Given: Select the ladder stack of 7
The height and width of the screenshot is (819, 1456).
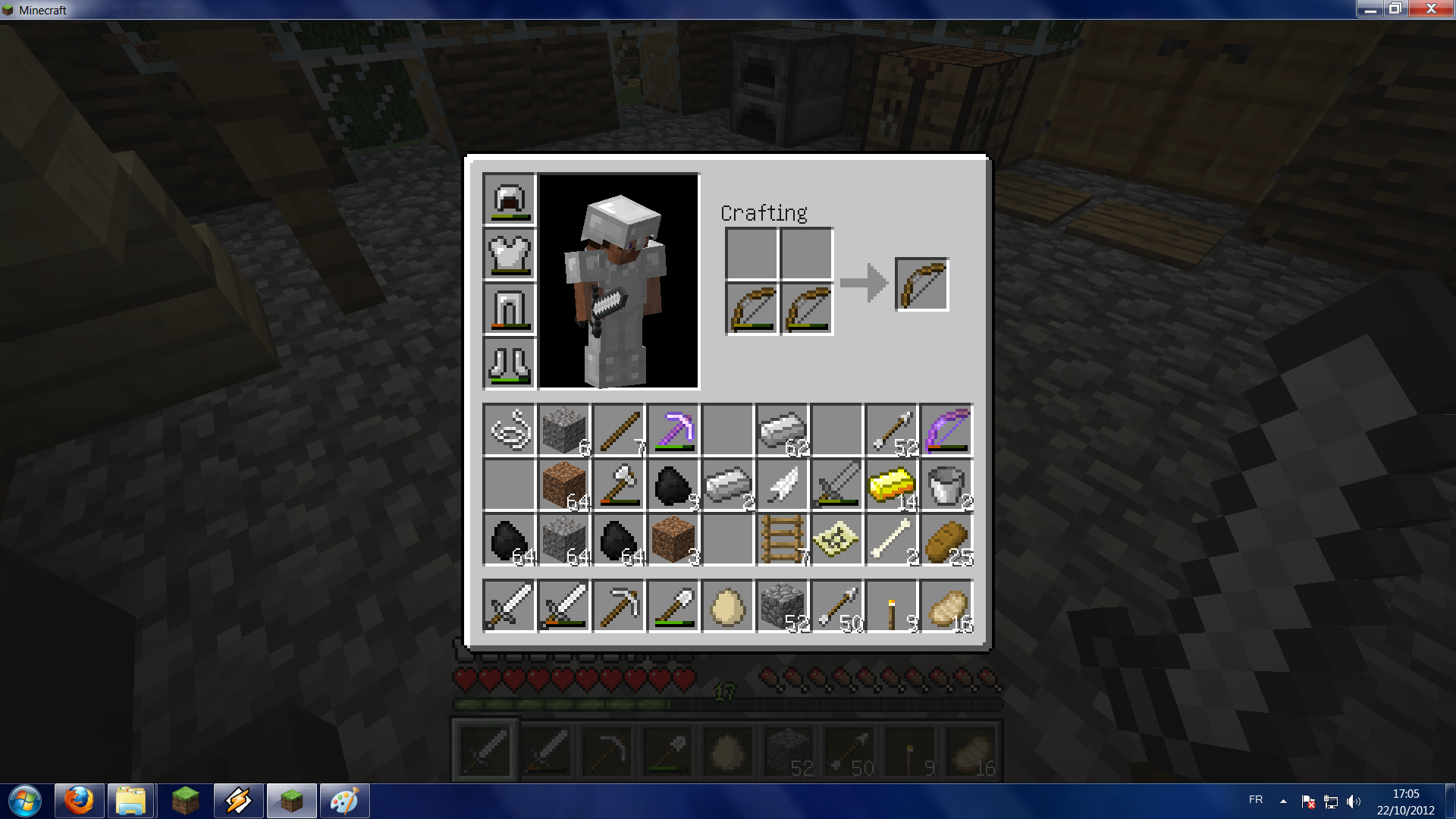Looking at the screenshot, I should pyautogui.click(x=782, y=539).
